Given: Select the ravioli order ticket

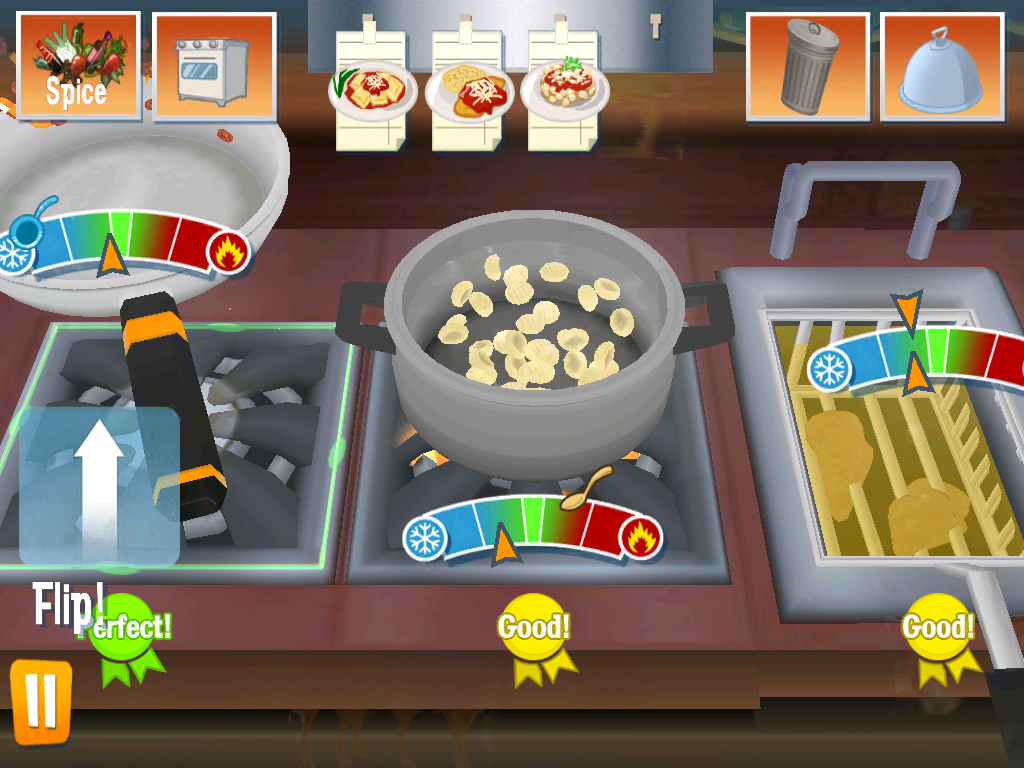Looking at the screenshot, I should [370, 90].
